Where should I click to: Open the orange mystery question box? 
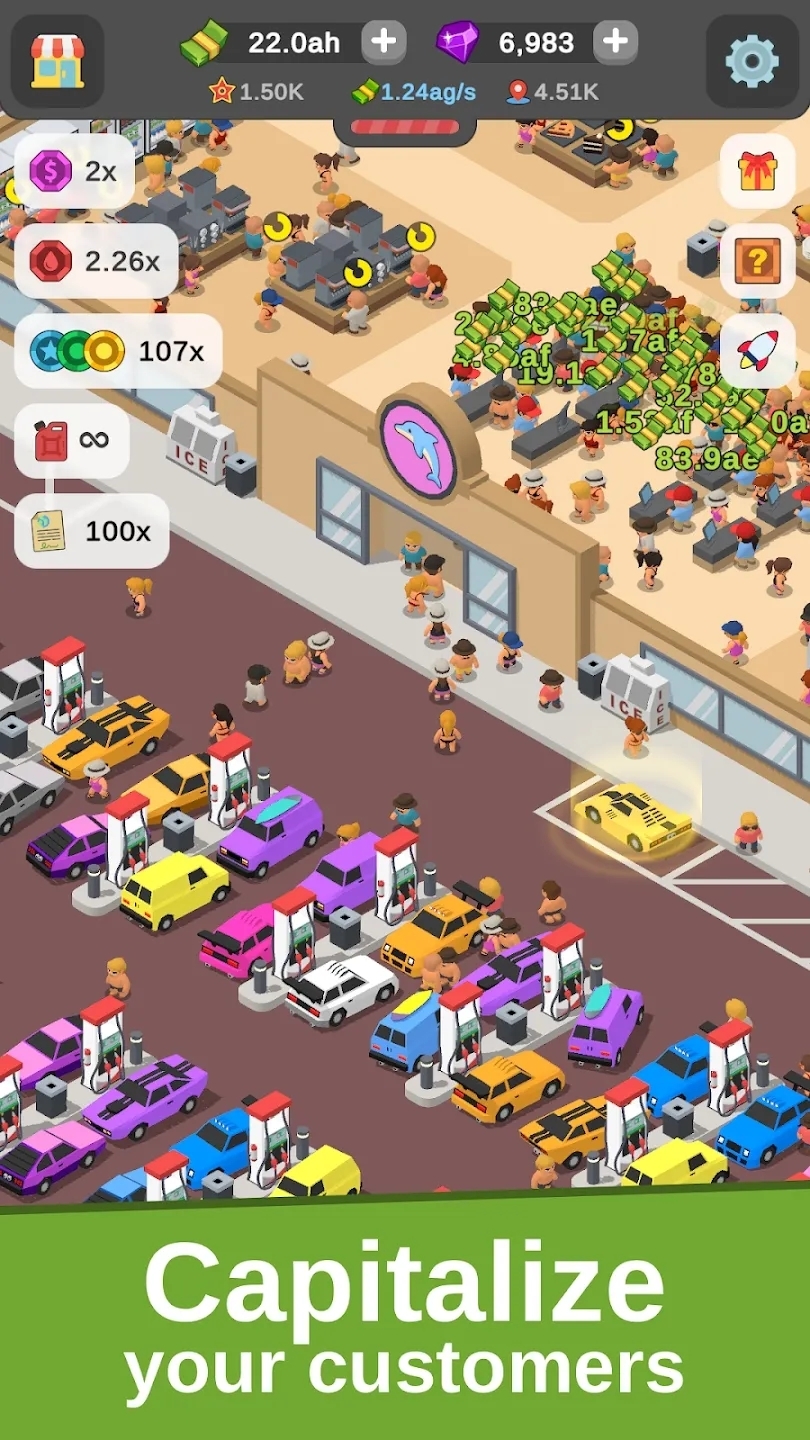coord(757,261)
